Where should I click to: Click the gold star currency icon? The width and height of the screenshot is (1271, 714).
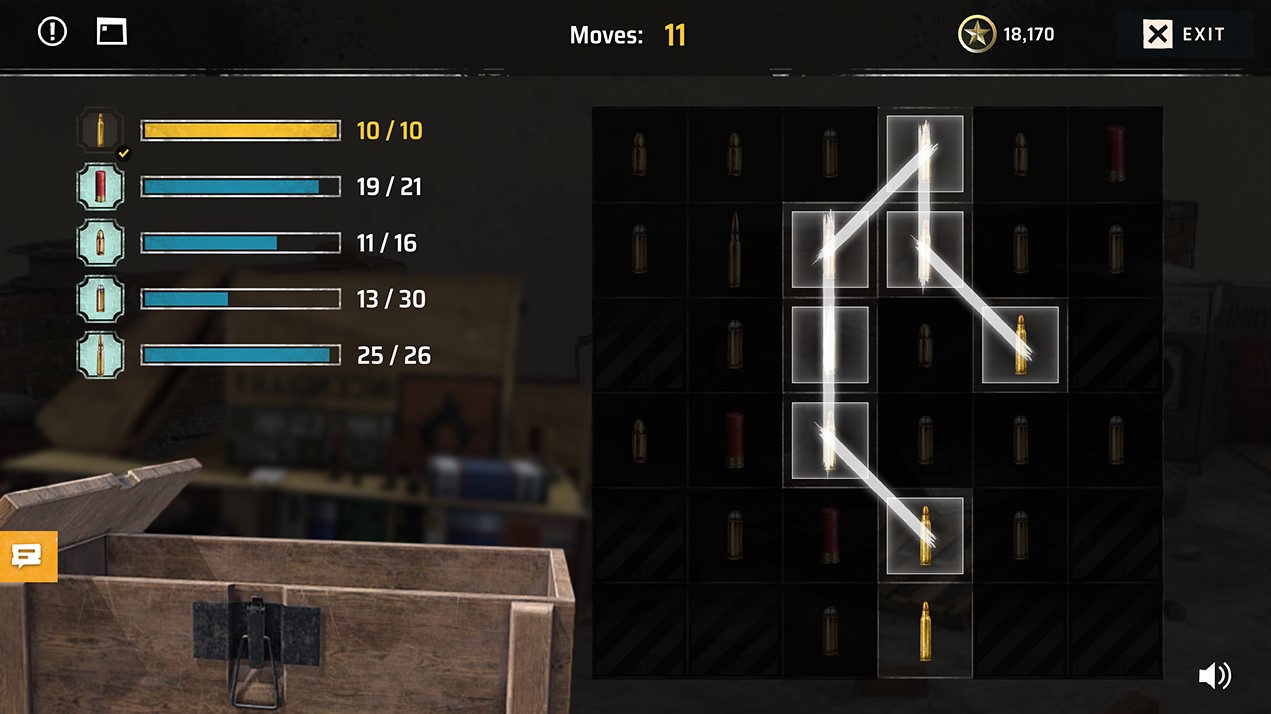(976, 35)
